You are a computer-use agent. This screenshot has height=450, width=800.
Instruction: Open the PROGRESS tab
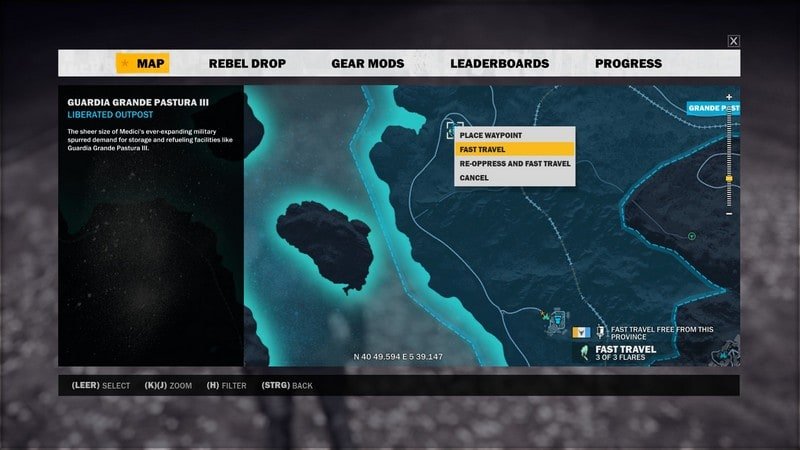pos(628,63)
